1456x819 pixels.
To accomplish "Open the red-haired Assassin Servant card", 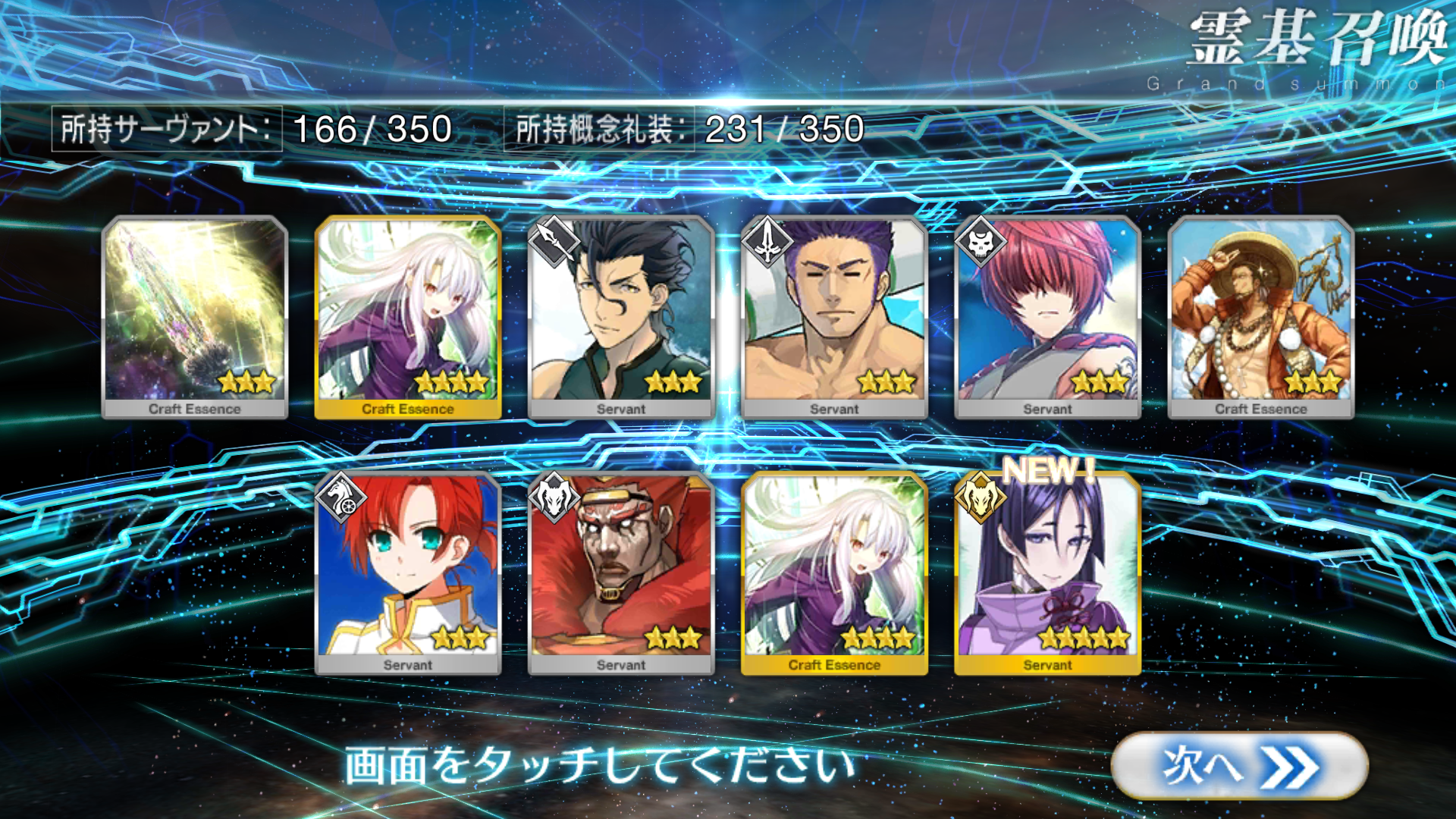I will (1047, 317).
